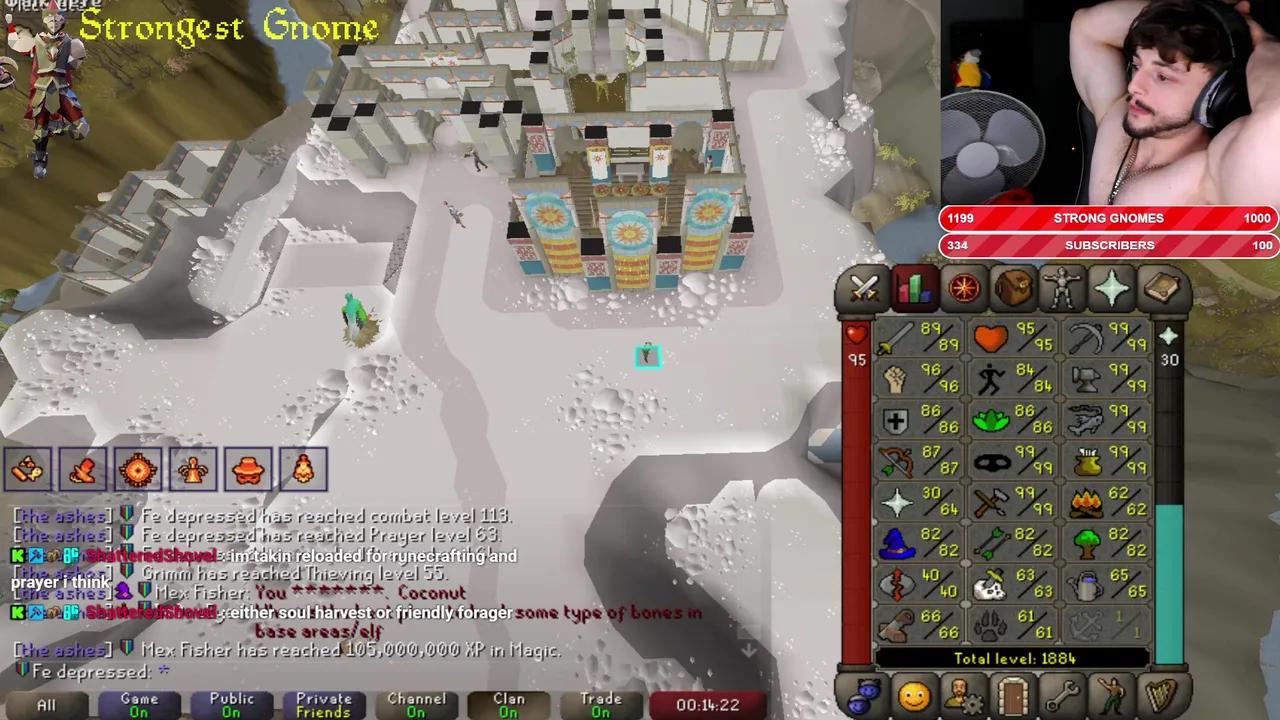
Task: Open the Combat Options tab with crossed swords
Action: coord(863,289)
